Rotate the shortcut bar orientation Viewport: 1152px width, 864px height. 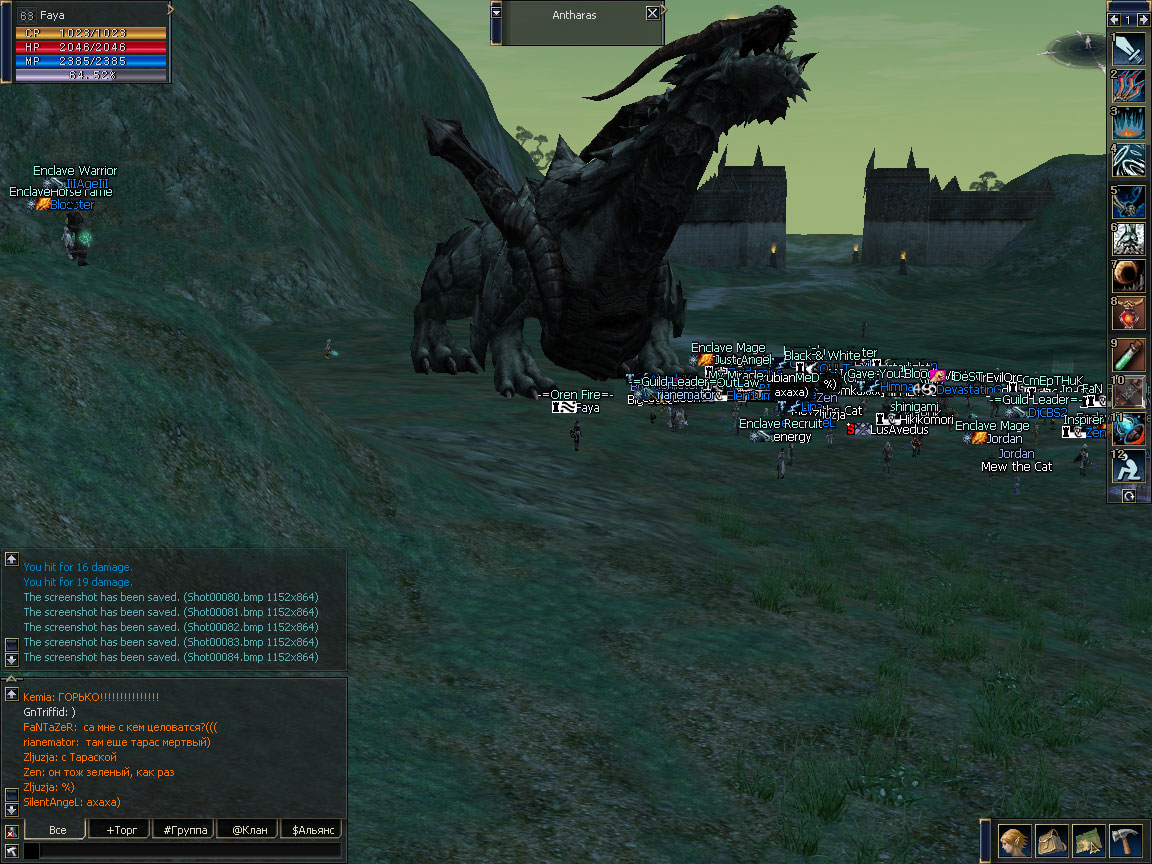pyautogui.click(x=1129, y=495)
